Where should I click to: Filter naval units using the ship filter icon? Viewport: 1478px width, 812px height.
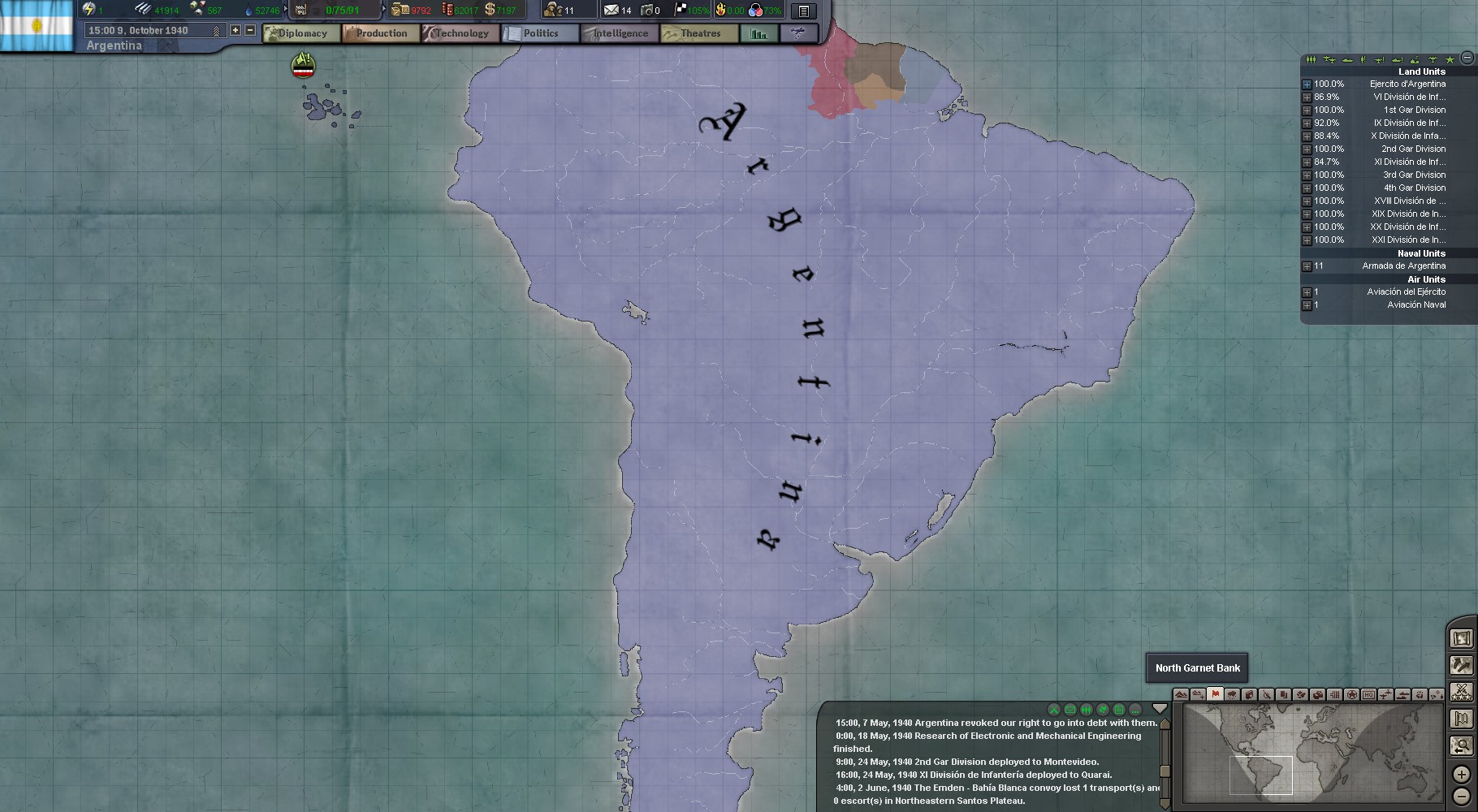click(x=1348, y=59)
